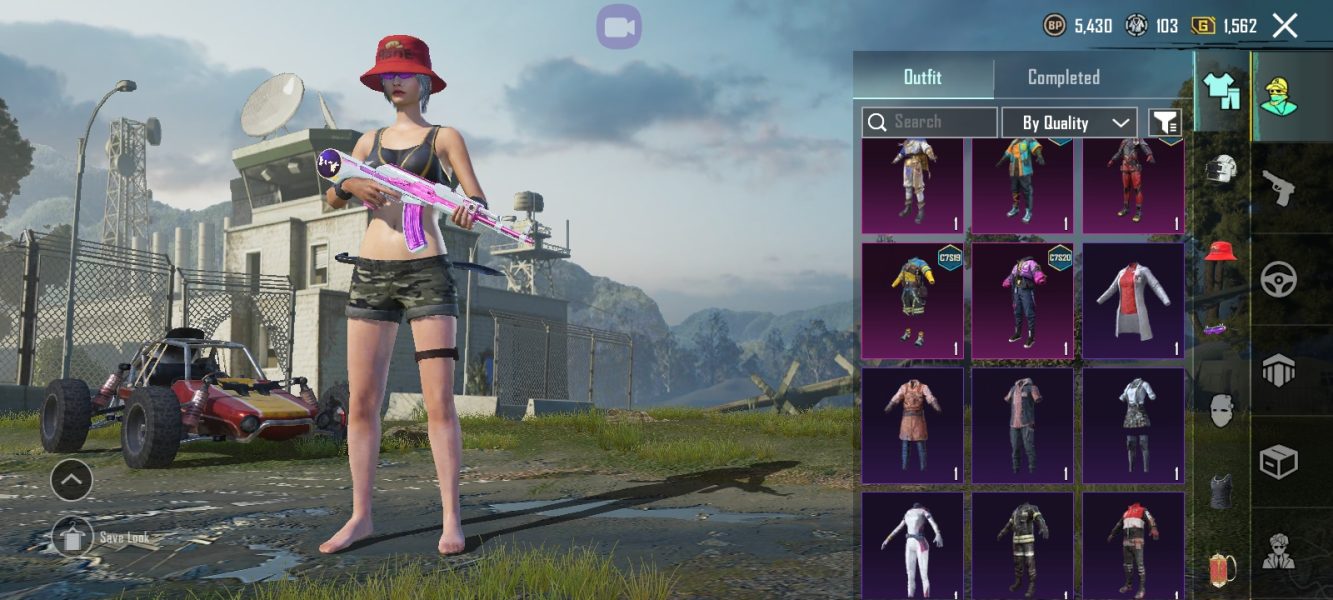The image size is (1333, 600).
Task: Select the Outfit tab
Action: (x=922, y=78)
